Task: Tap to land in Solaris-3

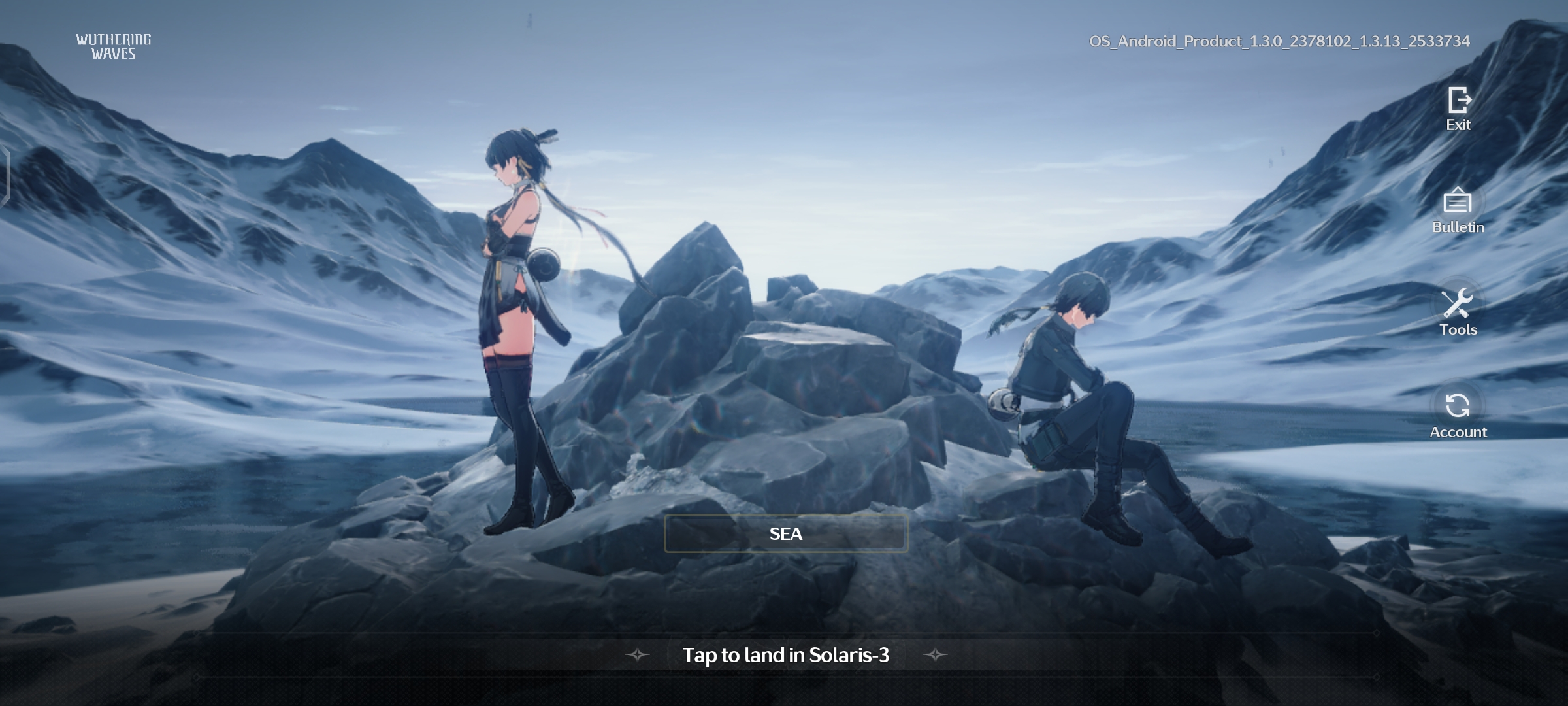Action: [x=785, y=654]
